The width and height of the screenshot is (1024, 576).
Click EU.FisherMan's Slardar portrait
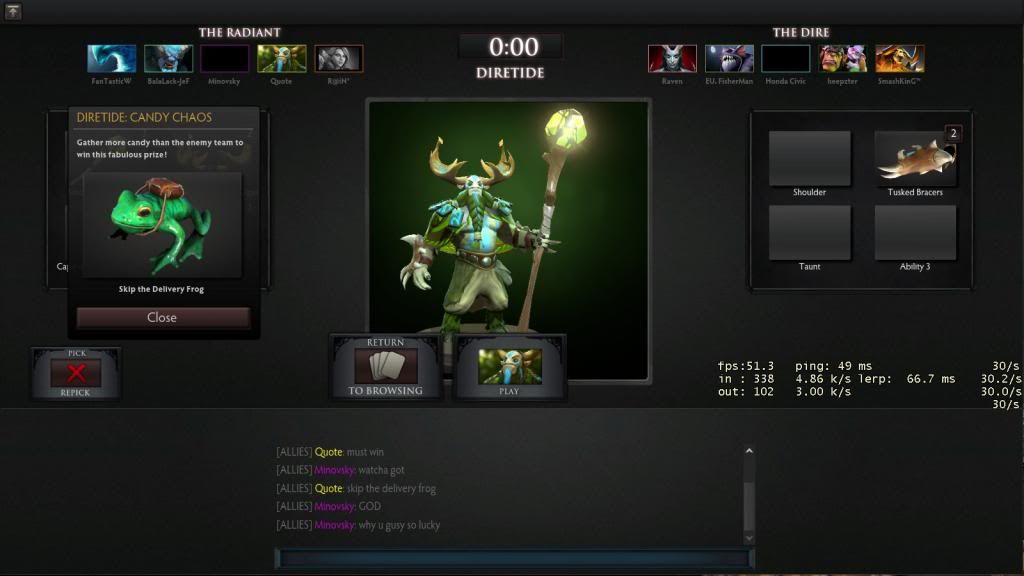[729, 59]
